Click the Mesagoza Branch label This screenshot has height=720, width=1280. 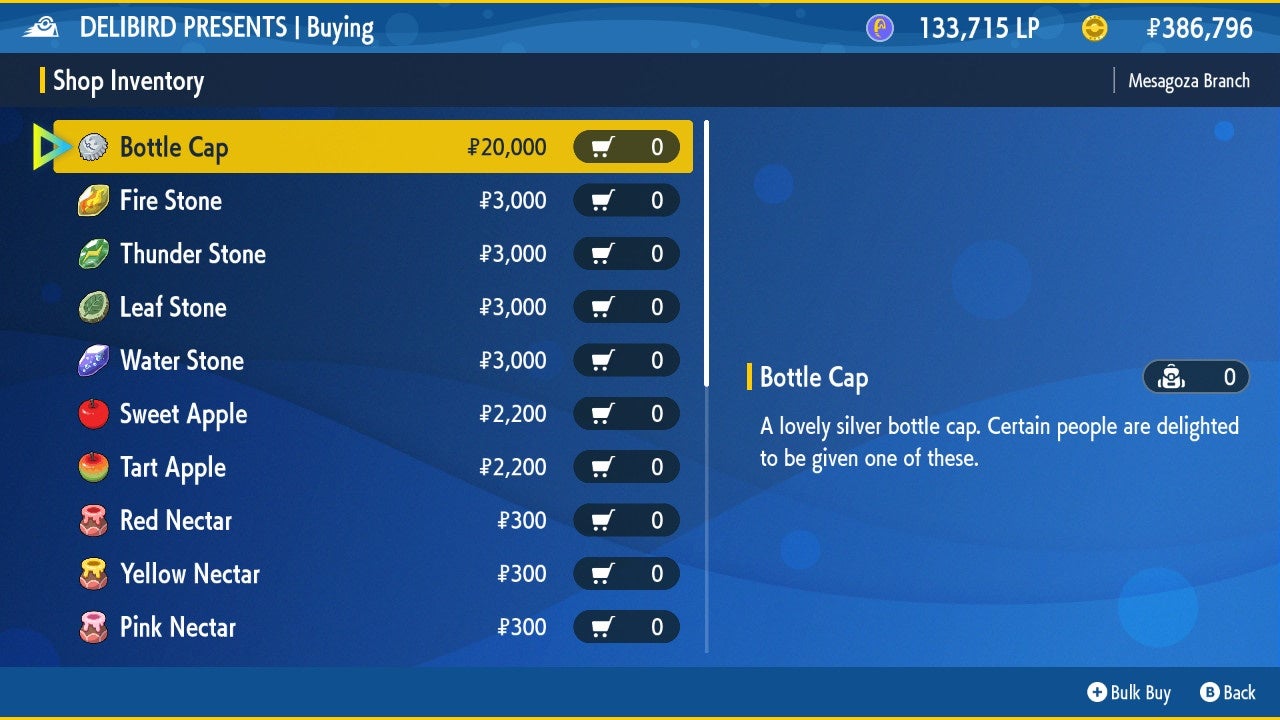(x=1188, y=80)
